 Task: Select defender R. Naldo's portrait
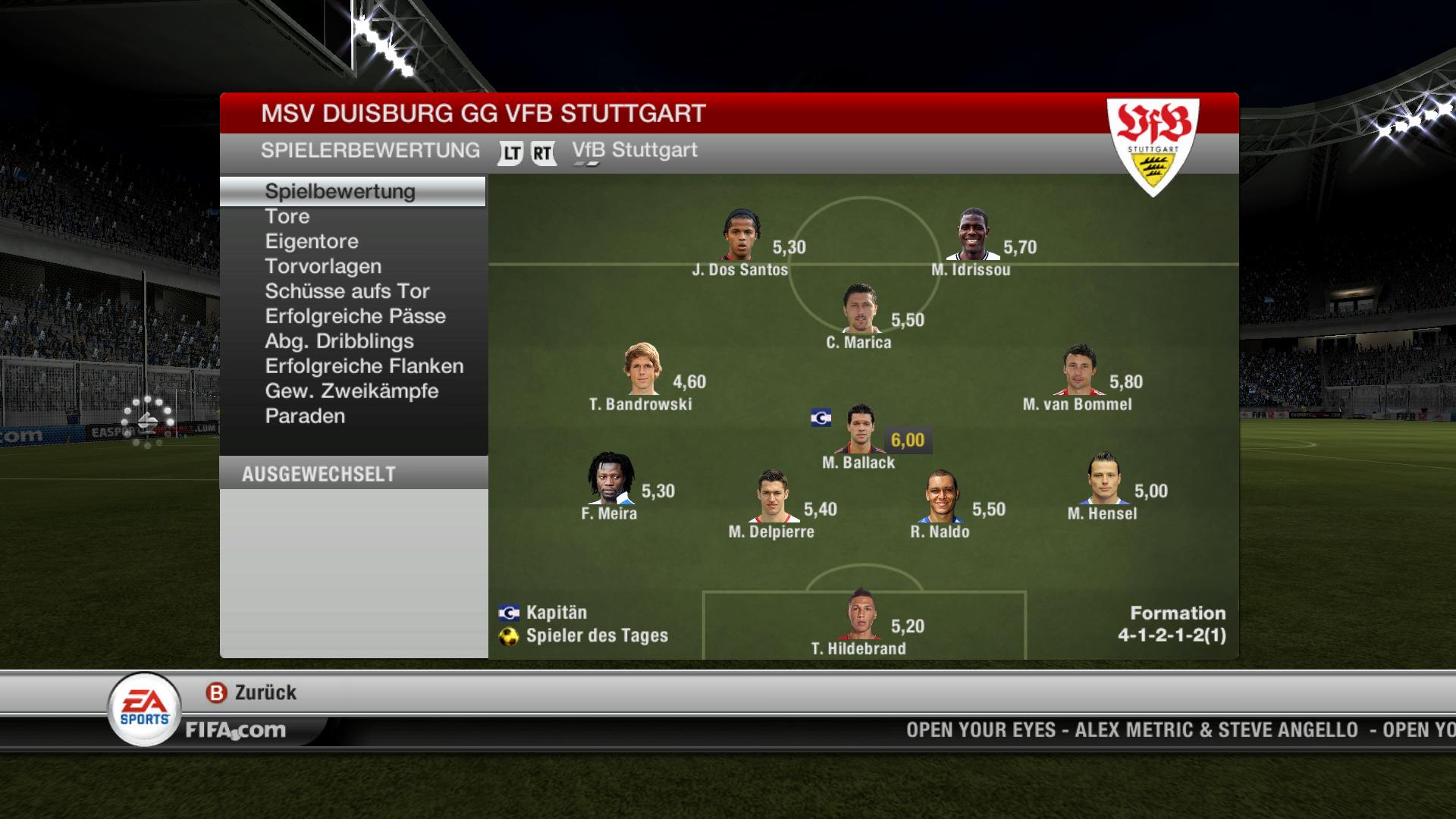(x=941, y=497)
